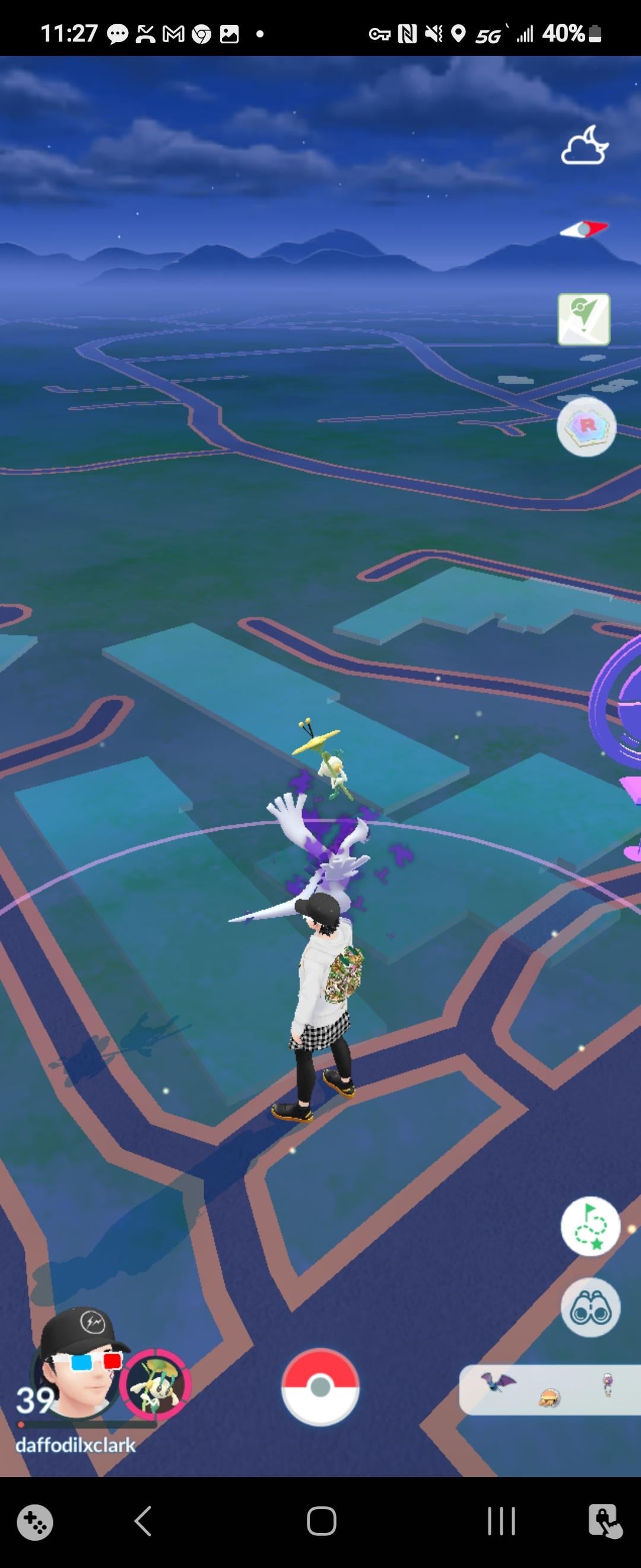This screenshot has height=1568, width=641.
Task: Tap the compass to change orientation
Action: [x=584, y=229]
